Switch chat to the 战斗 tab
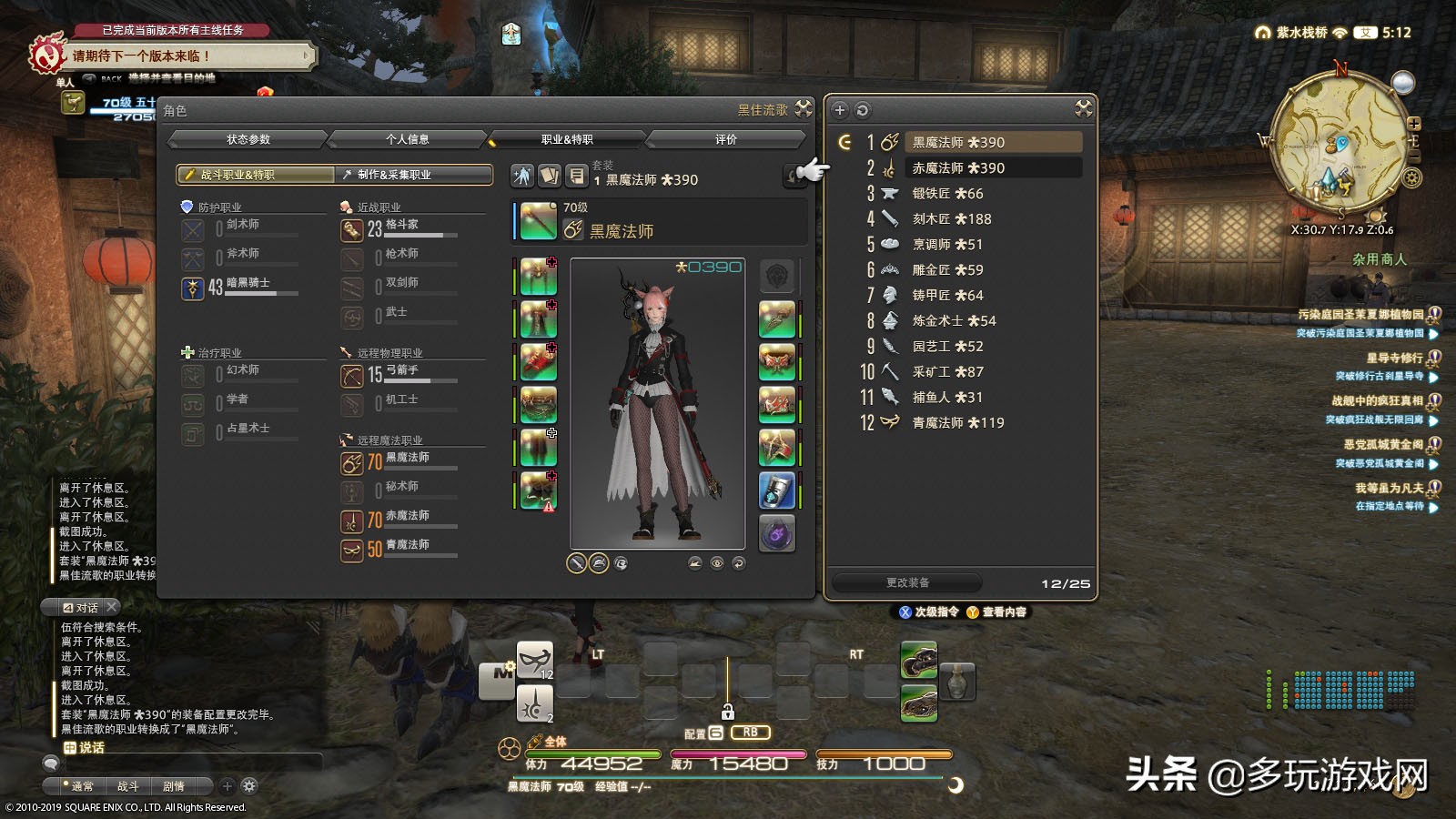 tap(128, 786)
